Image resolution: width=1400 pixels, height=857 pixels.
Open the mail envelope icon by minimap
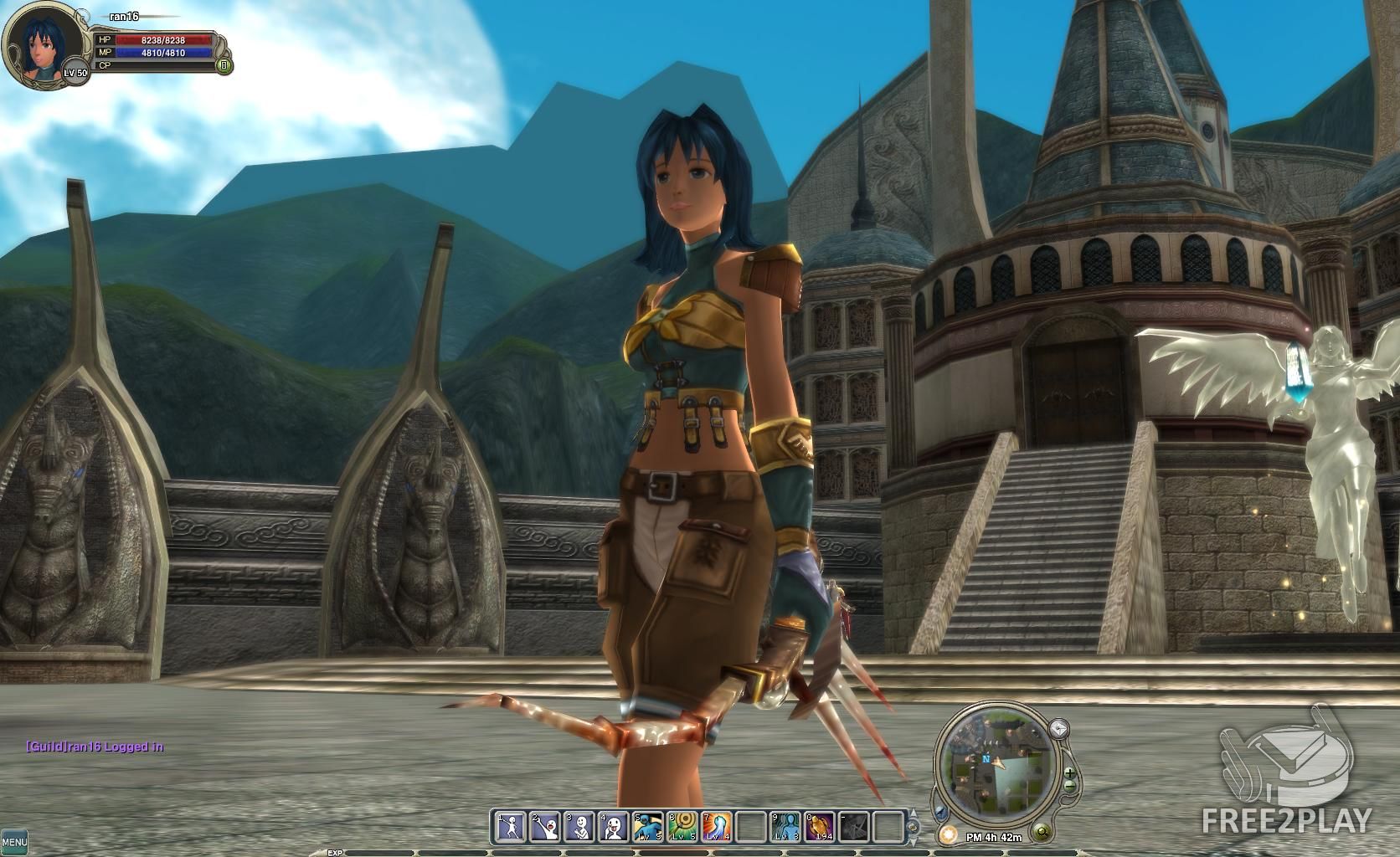pyautogui.click(x=1059, y=728)
